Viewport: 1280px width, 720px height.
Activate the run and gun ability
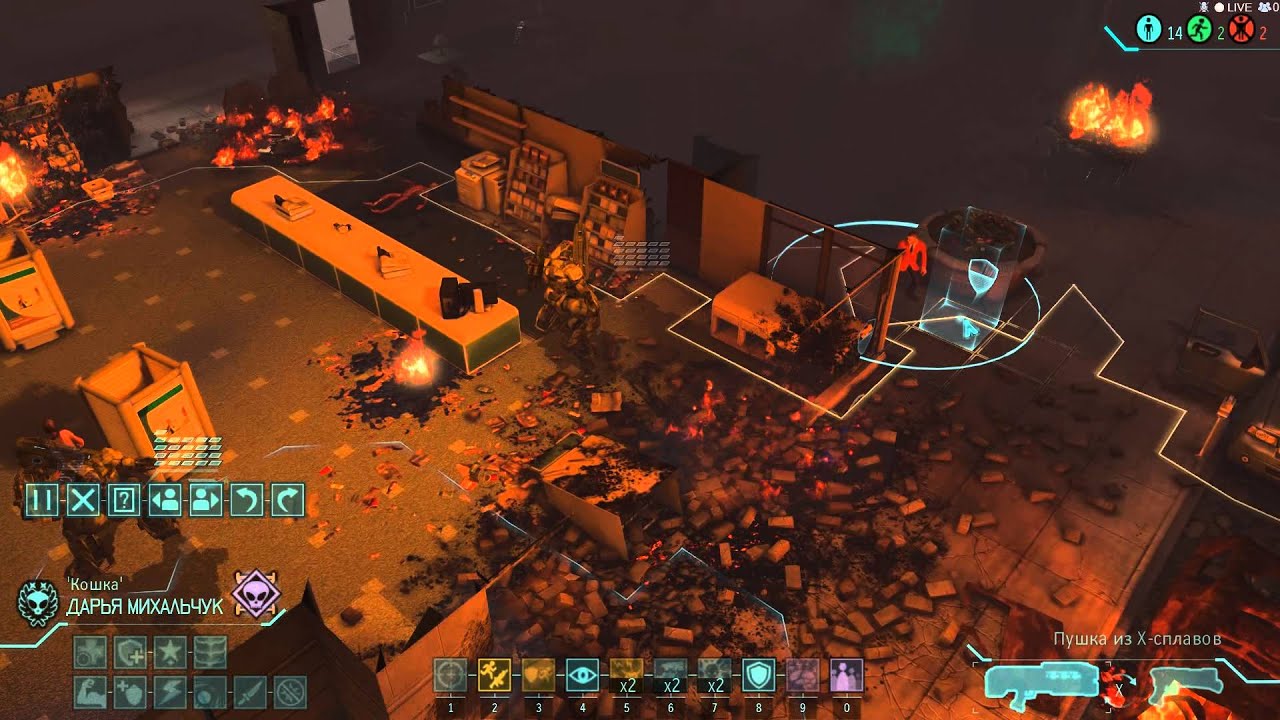[x=494, y=675]
